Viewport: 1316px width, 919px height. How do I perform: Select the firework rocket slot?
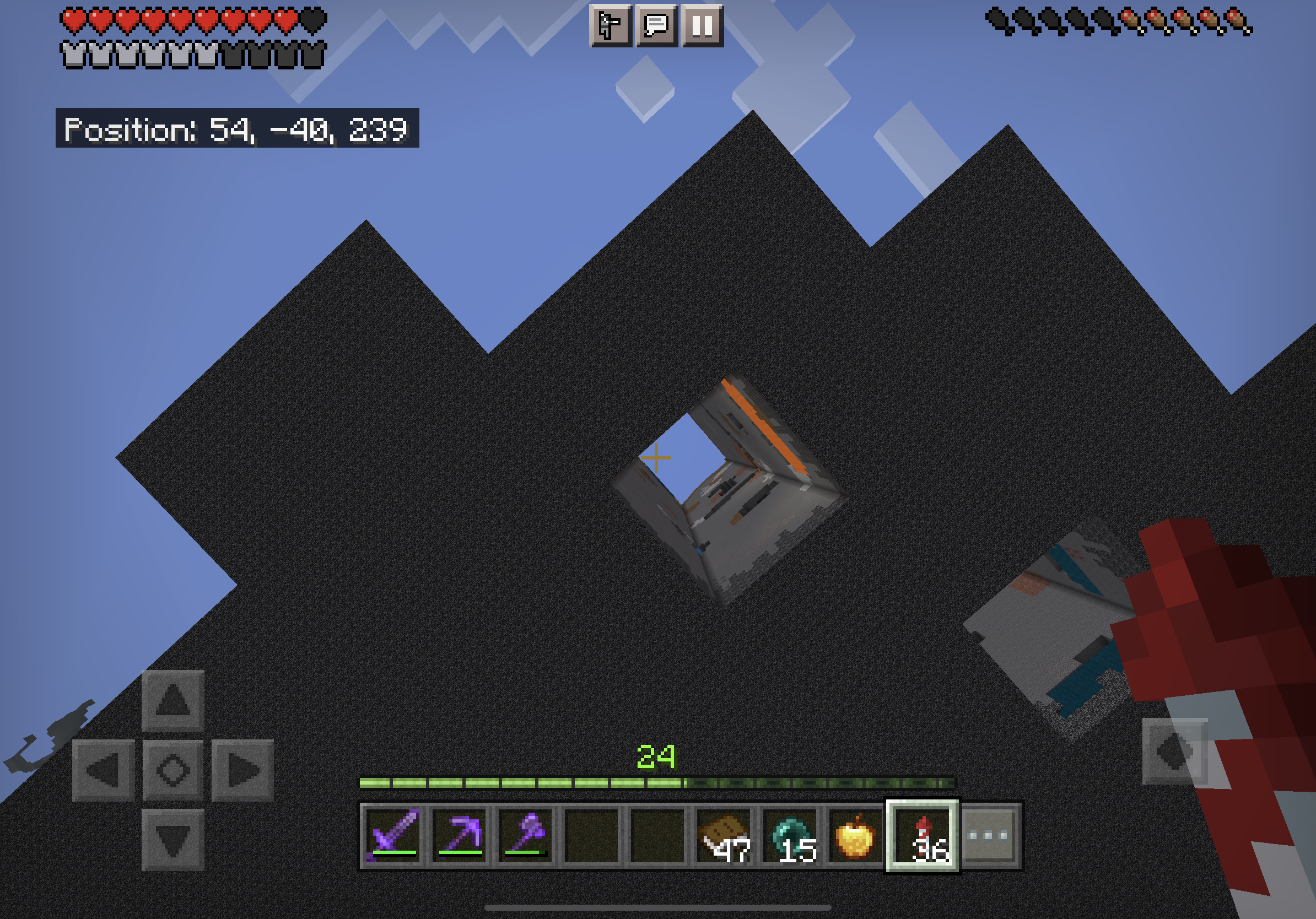pos(922,835)
